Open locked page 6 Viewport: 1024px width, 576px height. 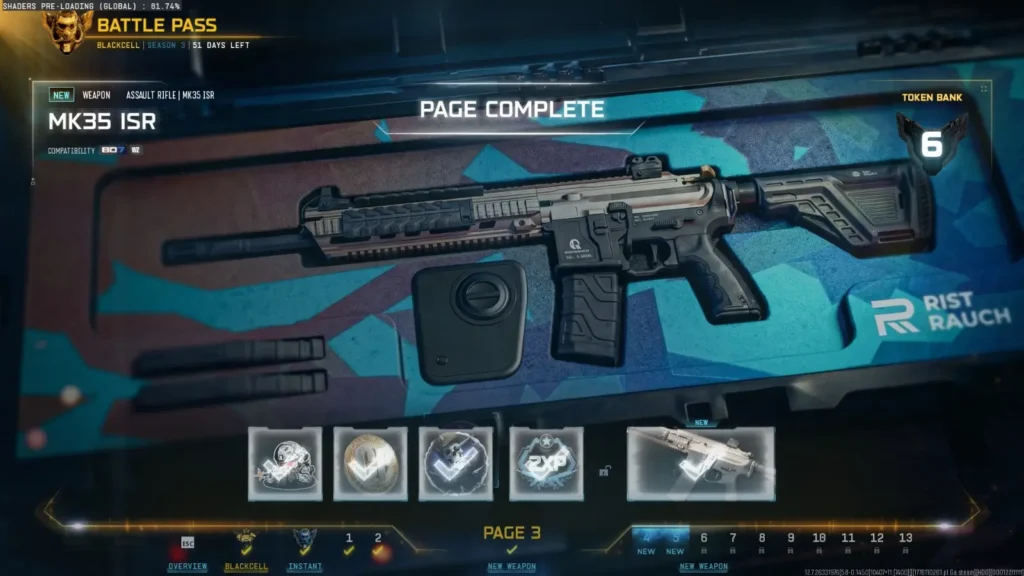tap(704, 542)
